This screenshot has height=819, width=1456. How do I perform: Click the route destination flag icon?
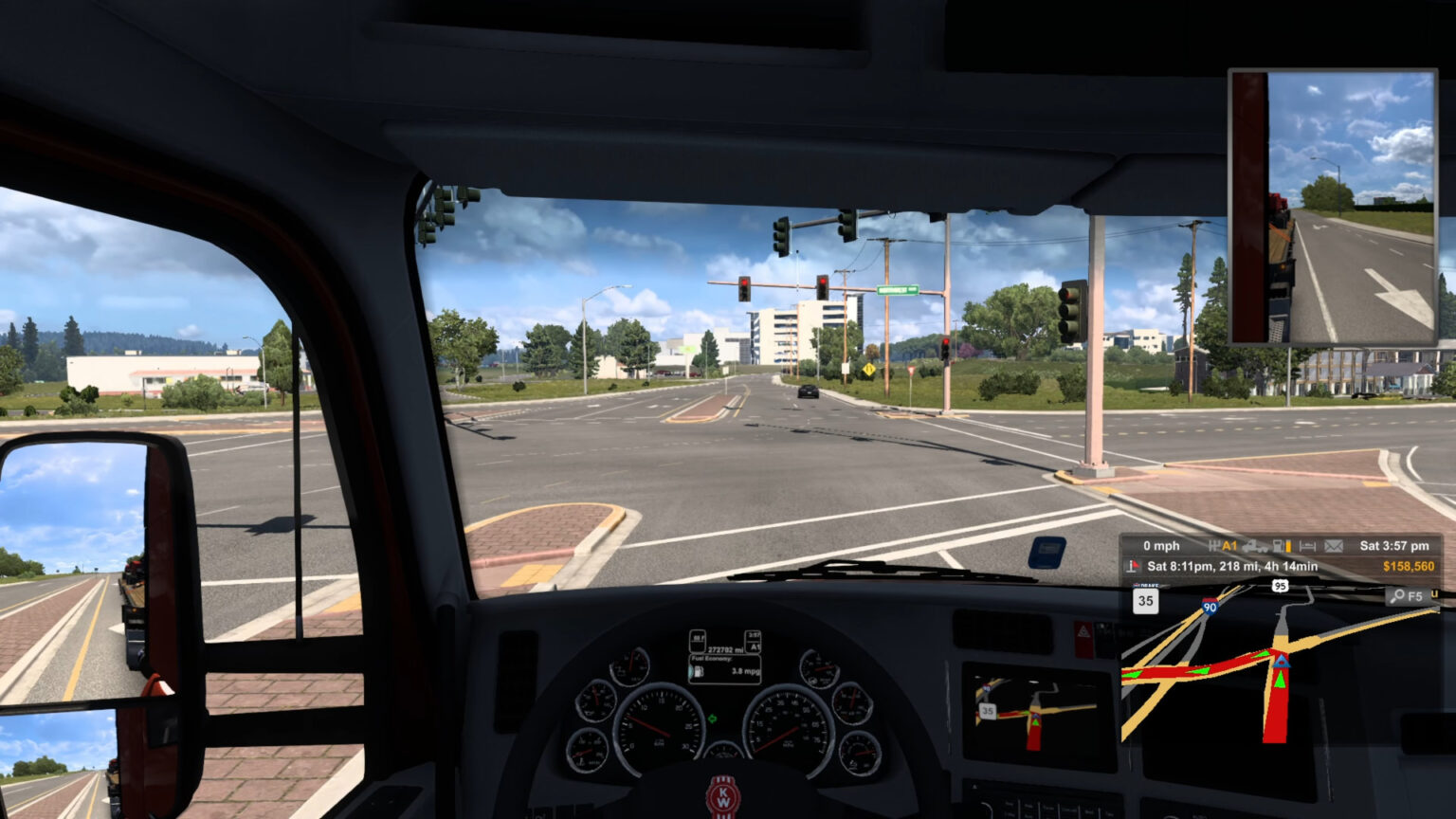click(x=1132, y=566)
